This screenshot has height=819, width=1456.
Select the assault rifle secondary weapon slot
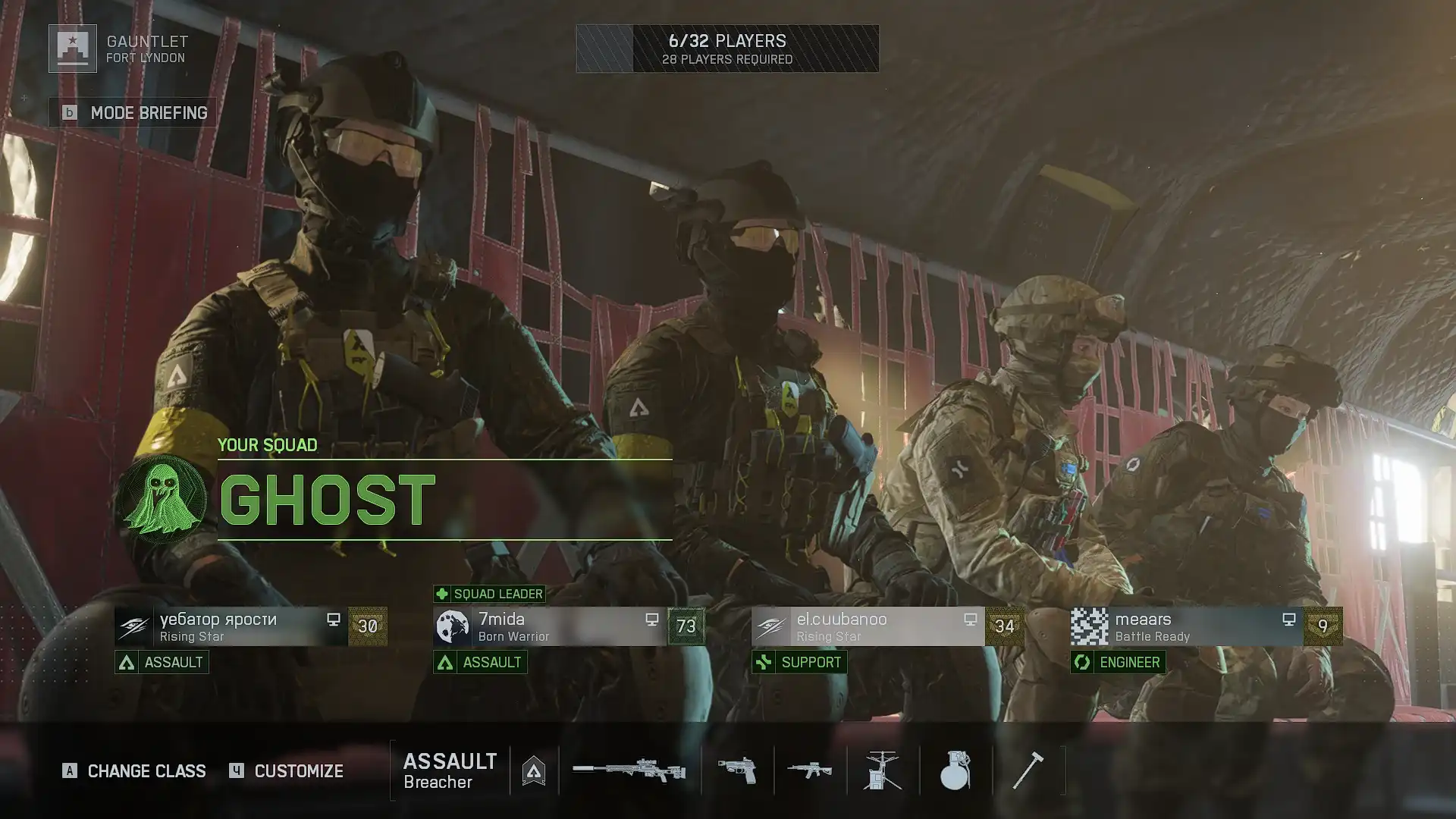[808, 770]
